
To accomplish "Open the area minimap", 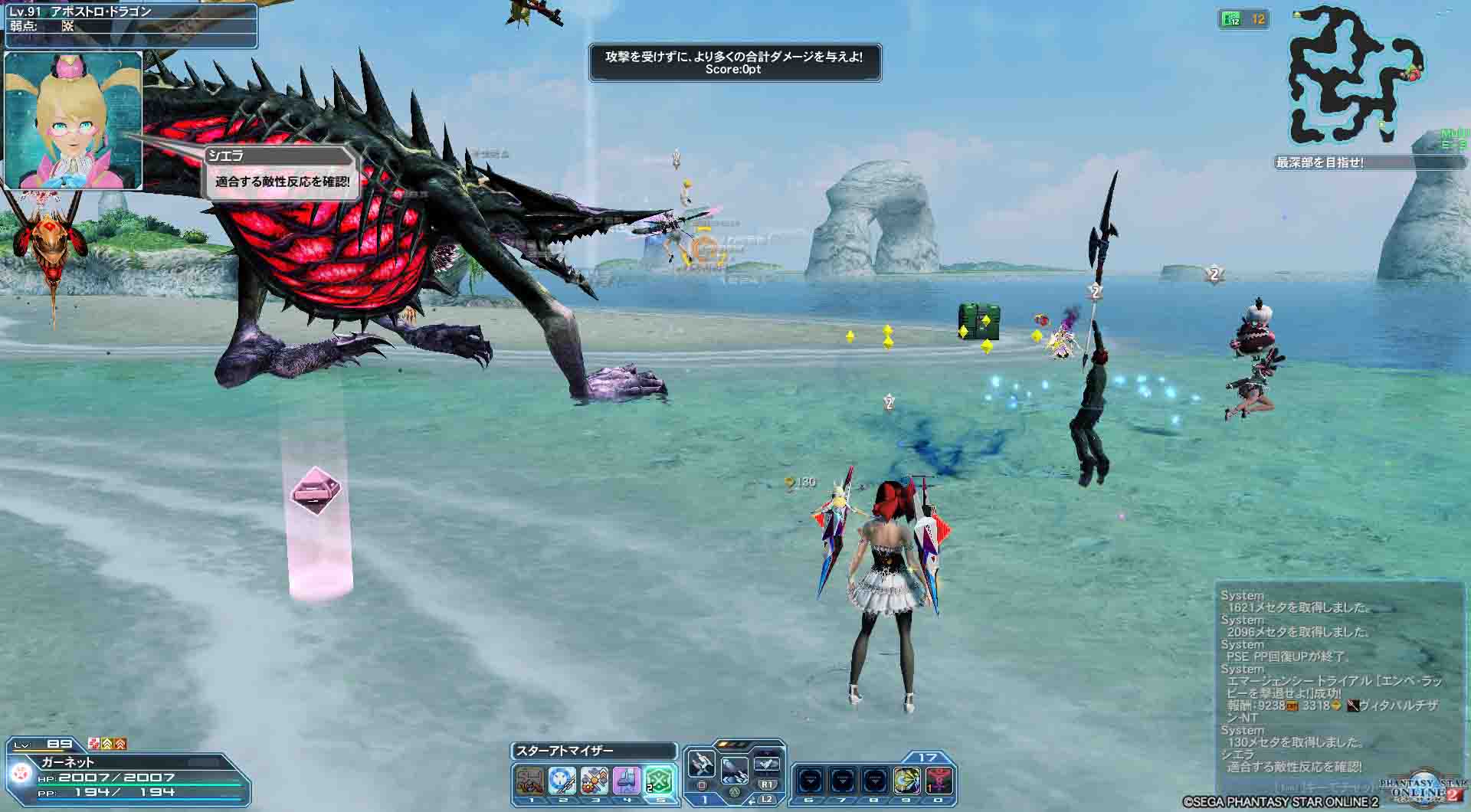I will pos(1355,77).
